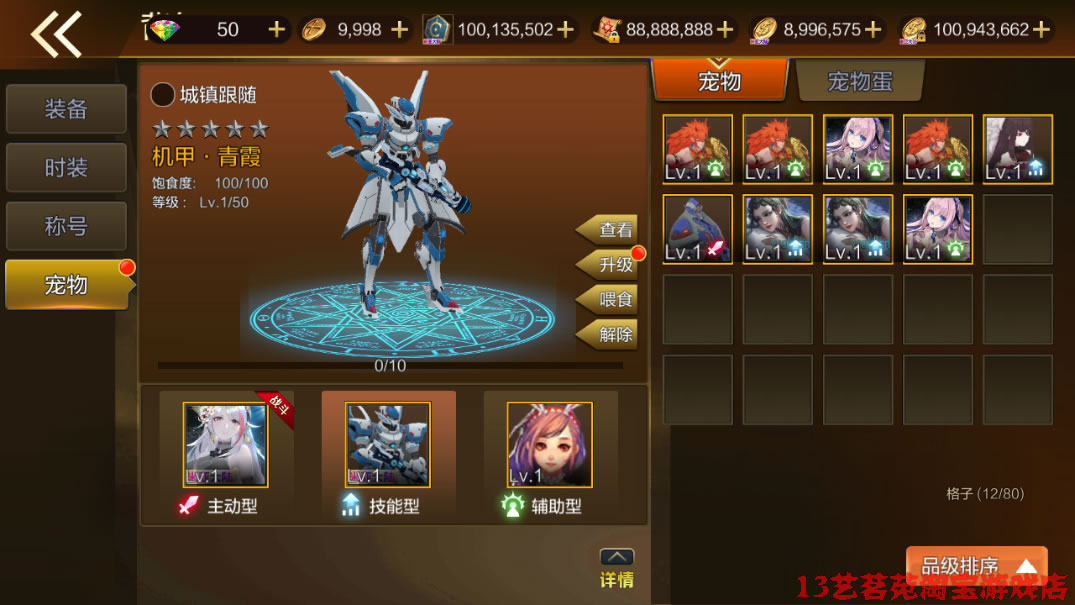Open the 品级排序 sort dropdown
This screenshot has height=605, width=1075.
976,567
